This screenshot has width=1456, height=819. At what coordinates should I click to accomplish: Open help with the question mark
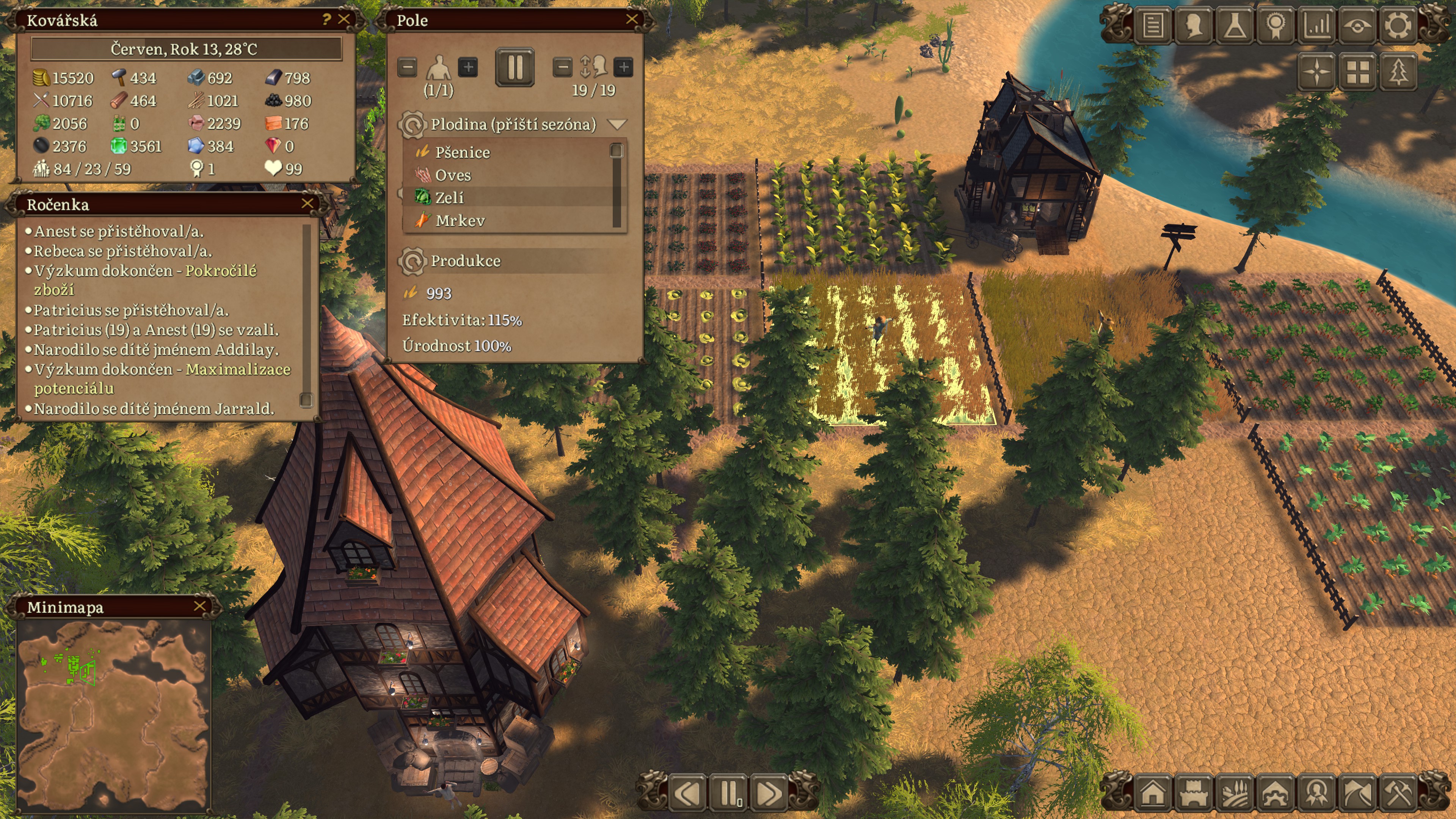[326, 20]
